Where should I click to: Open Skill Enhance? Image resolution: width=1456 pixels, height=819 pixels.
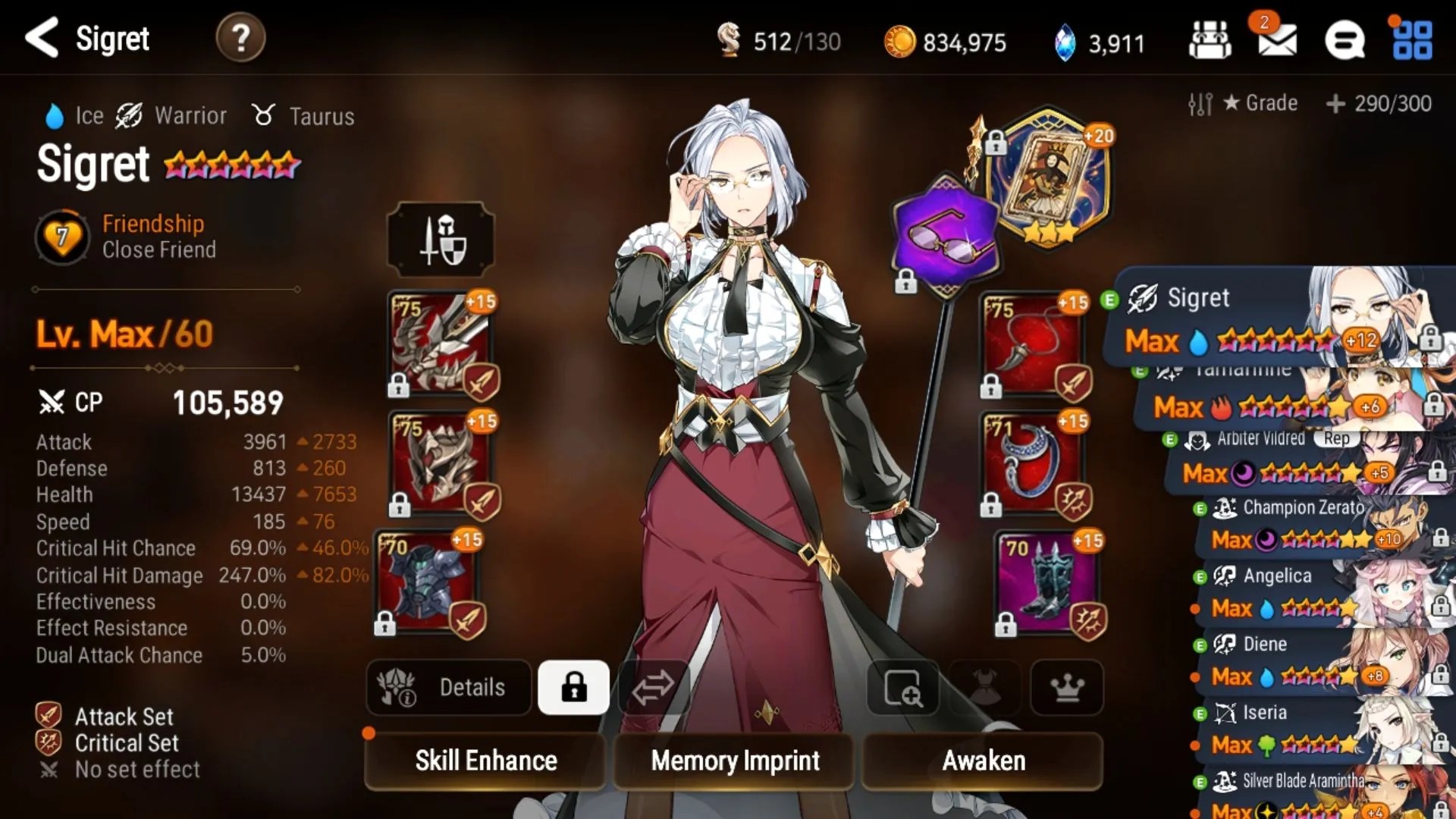[485, 761]
